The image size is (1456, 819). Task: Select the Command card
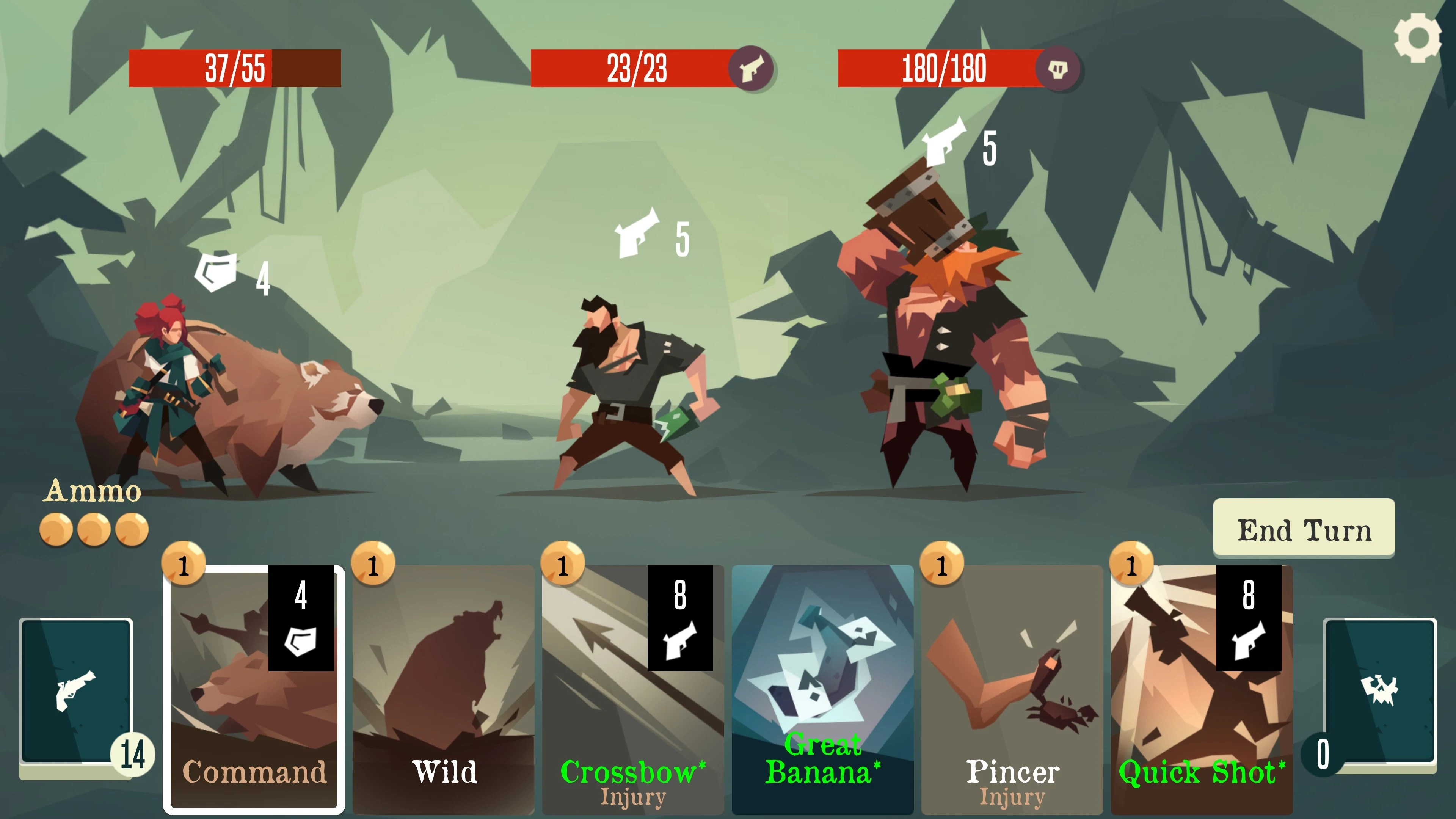254,690
